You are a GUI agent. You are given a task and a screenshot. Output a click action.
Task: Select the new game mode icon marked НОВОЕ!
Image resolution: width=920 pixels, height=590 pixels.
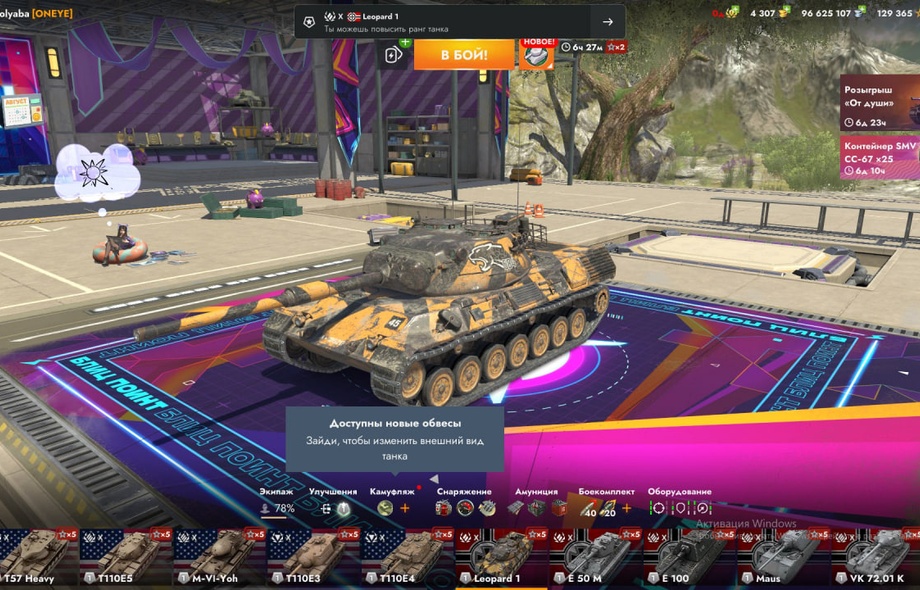[537, 54]
